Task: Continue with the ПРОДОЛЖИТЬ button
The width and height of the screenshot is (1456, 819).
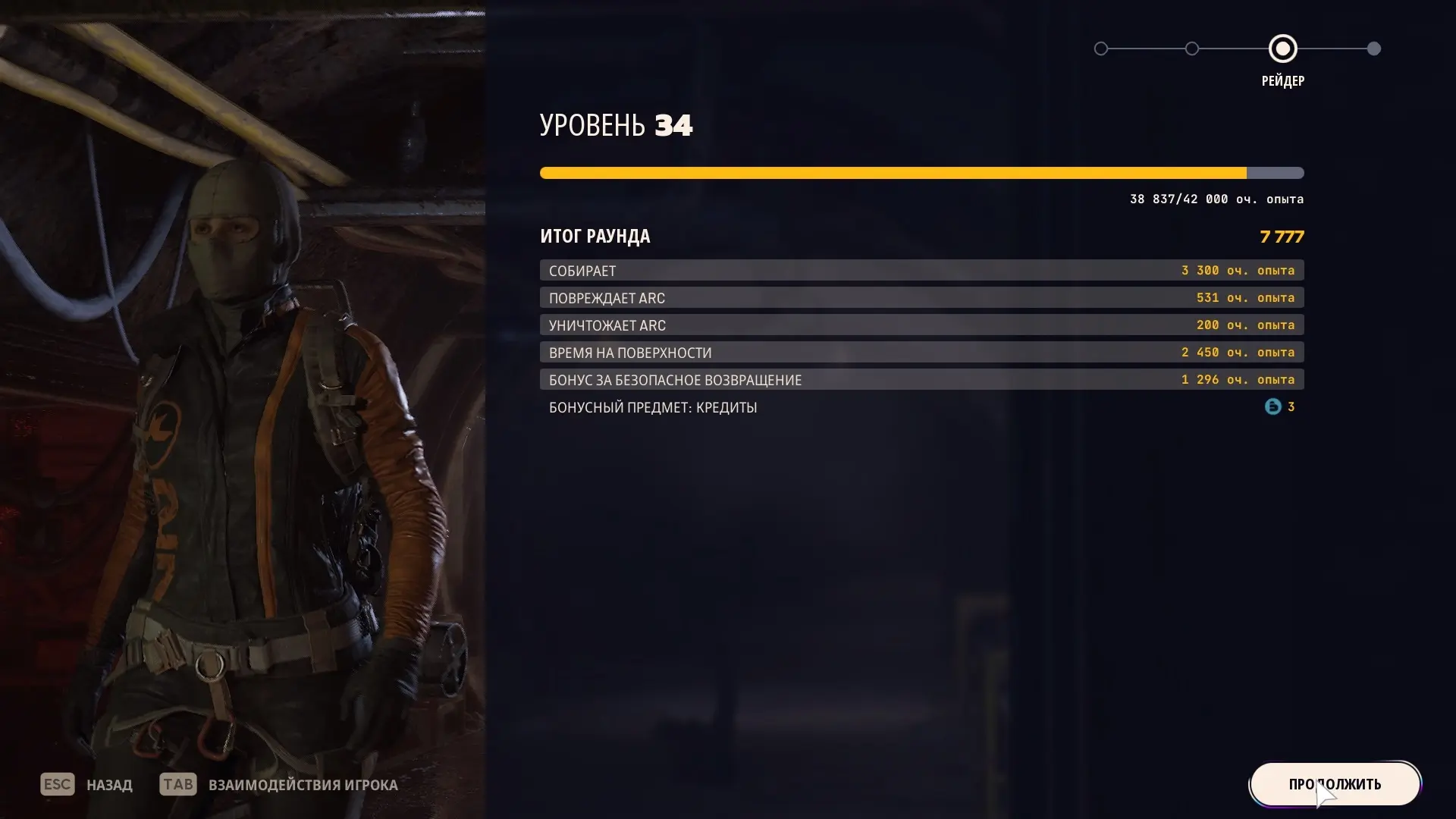Action: coord(1335,784)
